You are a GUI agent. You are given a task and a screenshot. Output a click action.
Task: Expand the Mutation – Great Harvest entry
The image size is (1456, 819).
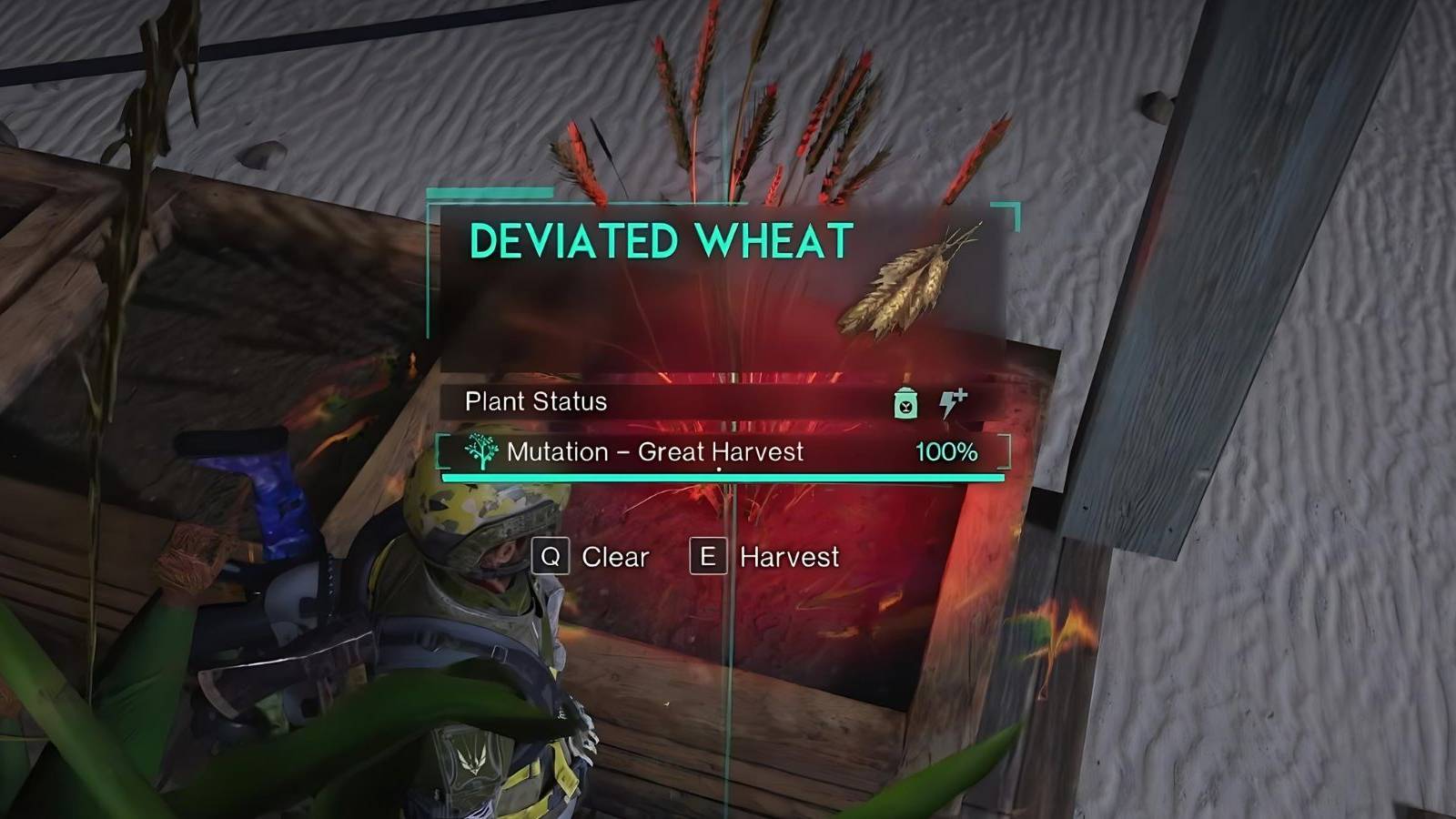coord(655,452)
